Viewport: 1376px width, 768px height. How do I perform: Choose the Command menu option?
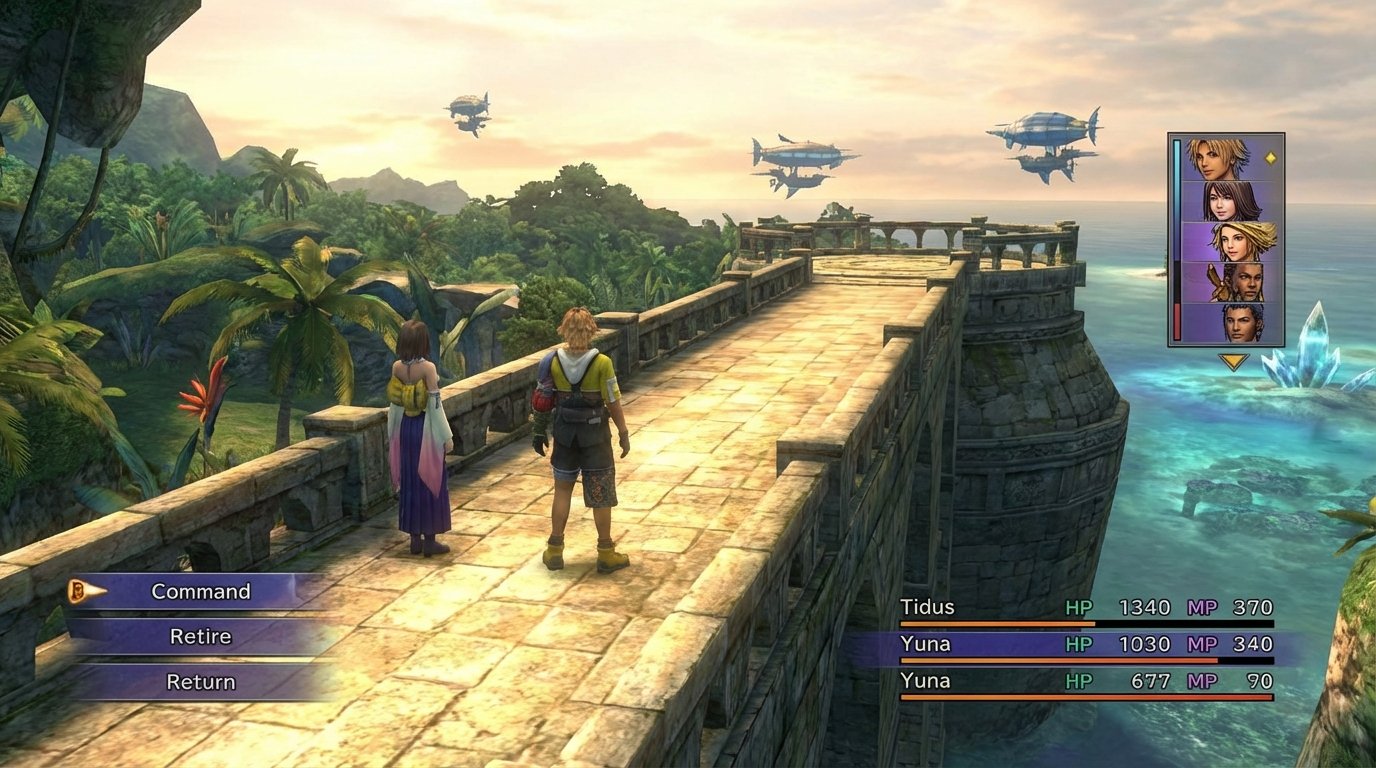click(x=200, y=591)
